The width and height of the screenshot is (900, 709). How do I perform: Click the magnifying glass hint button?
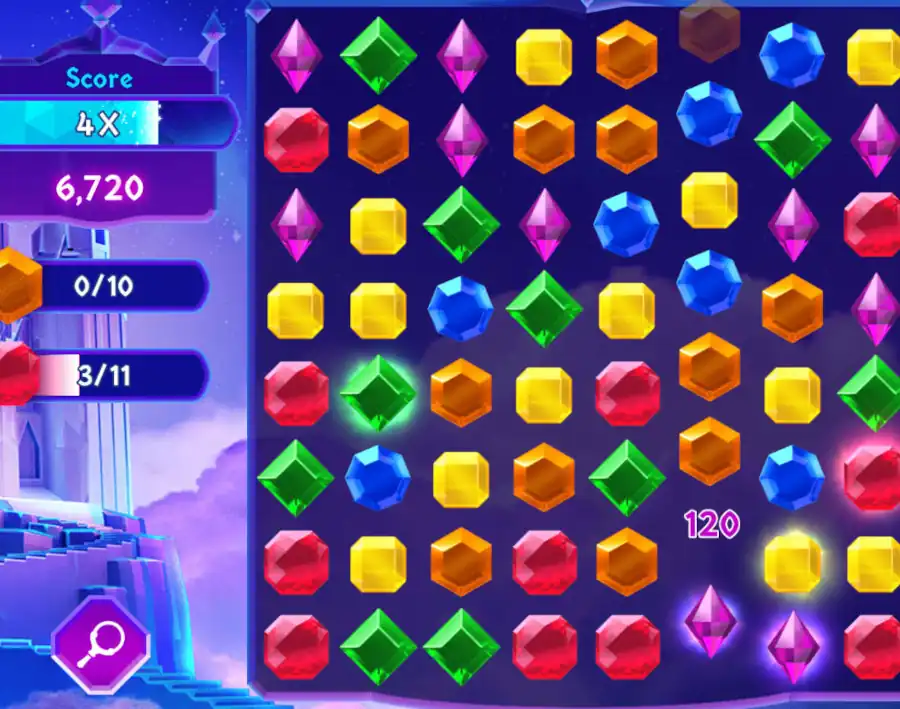point(100,641)
